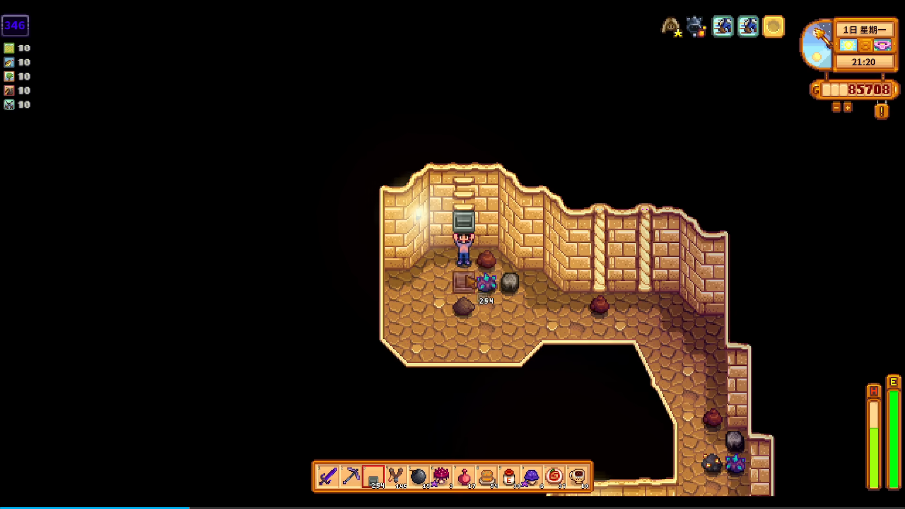Choose the stone stack hotbar slot
Viewport: 905px width, 509px height.
373,476
